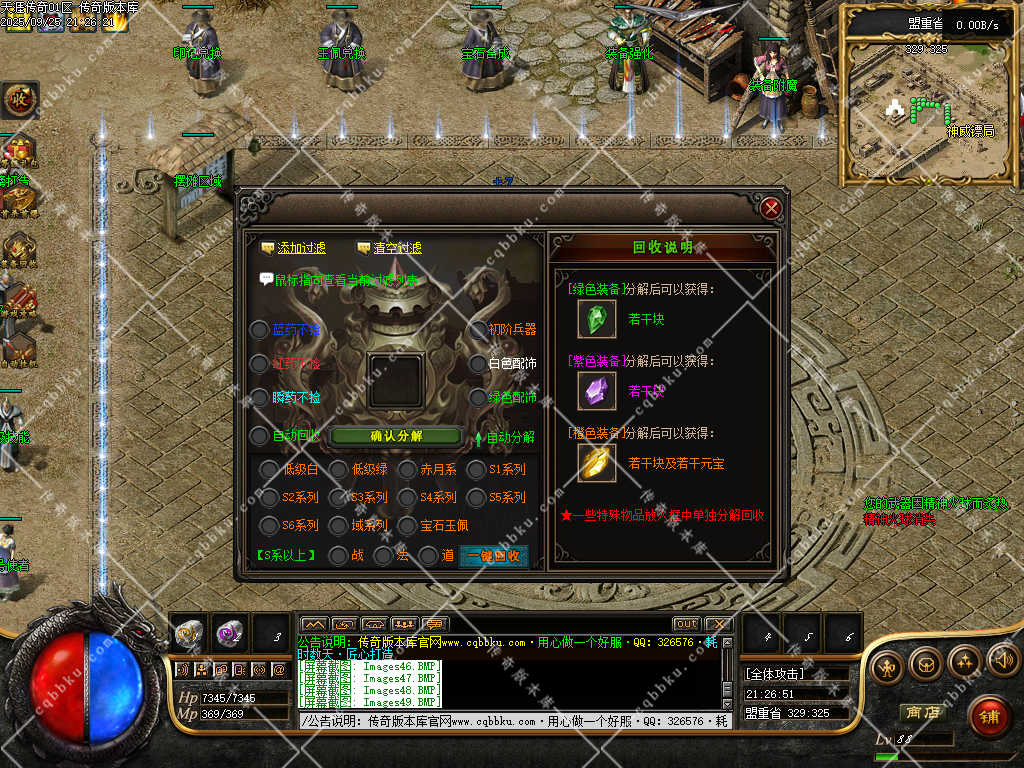
Task: Click the 自动分解 auto-decompose link
Action: pos(508,437)
